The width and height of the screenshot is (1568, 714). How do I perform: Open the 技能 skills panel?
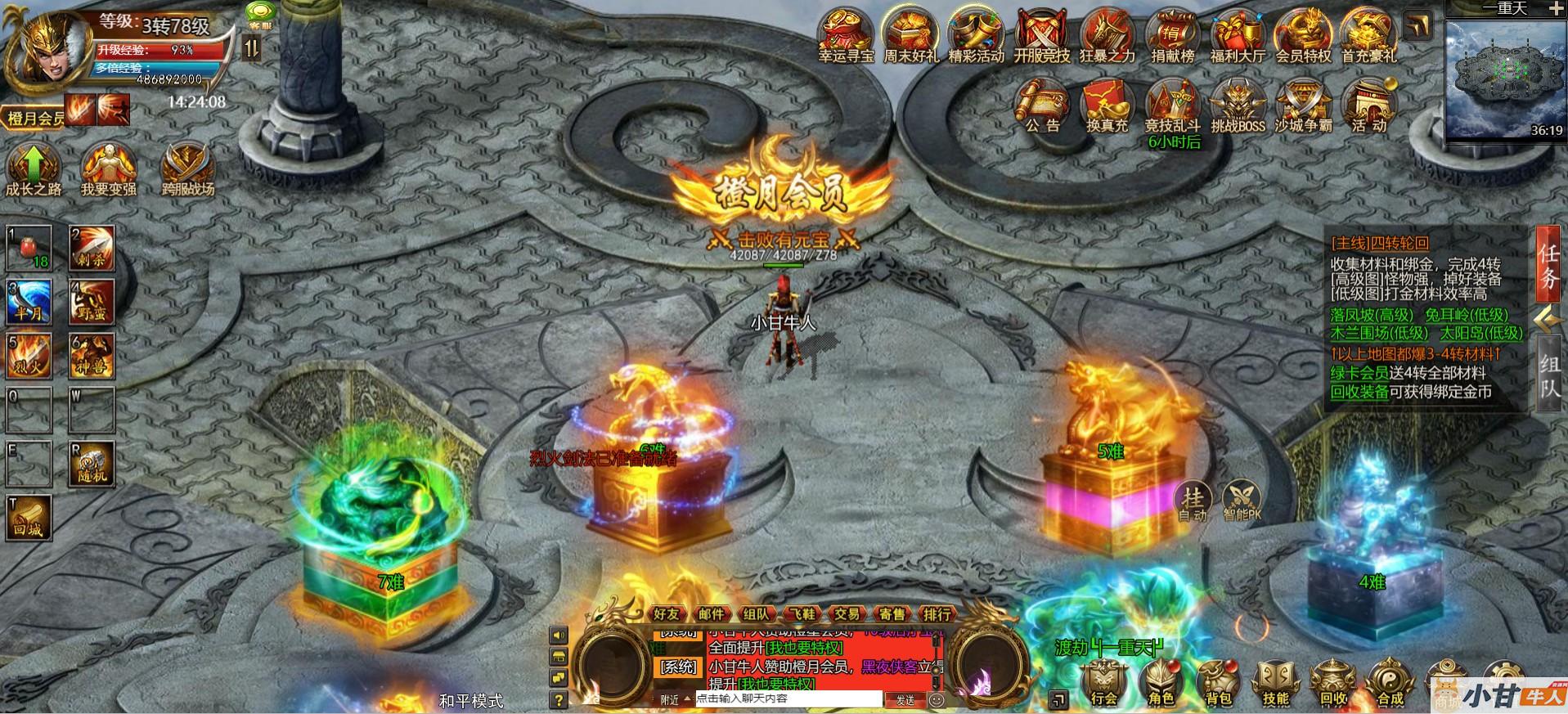1275,682
